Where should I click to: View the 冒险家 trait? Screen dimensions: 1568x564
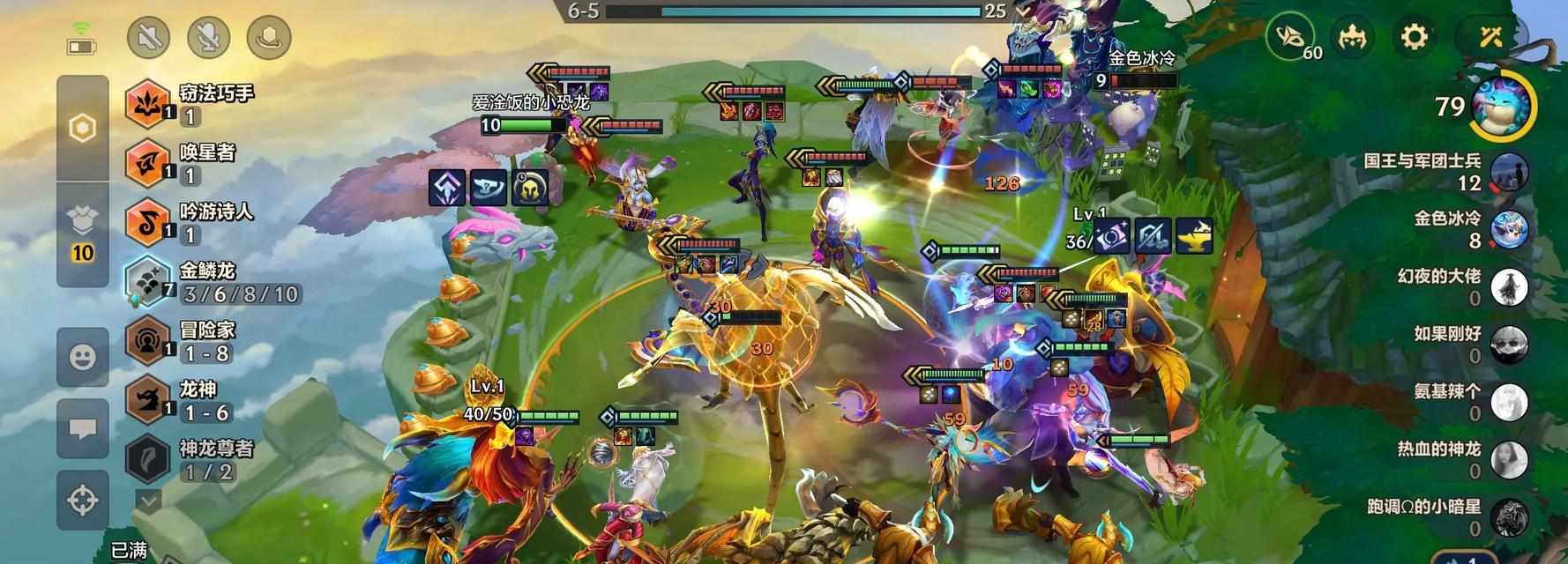coord(146,340)
